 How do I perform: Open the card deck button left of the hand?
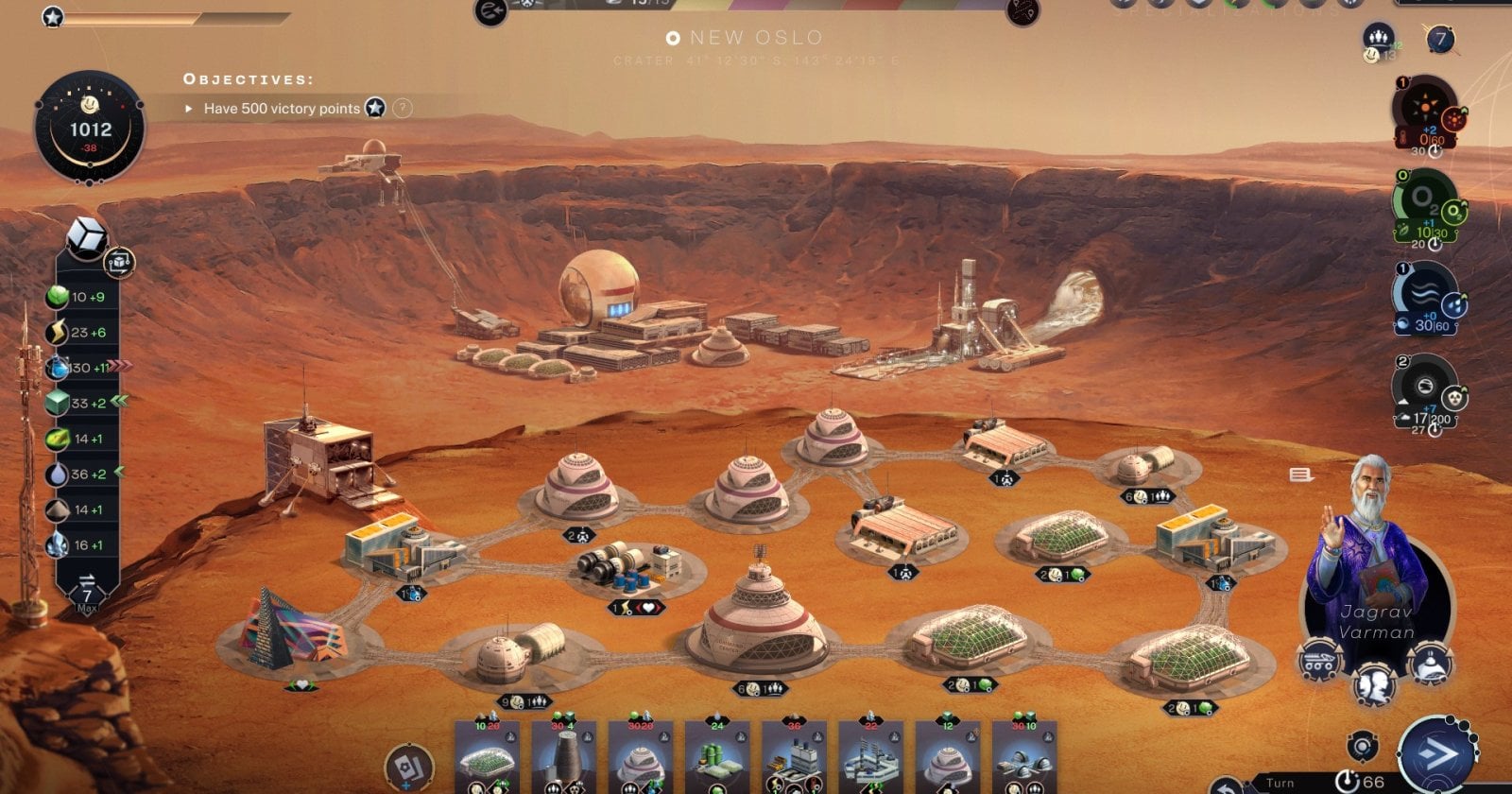coord(410,767)
